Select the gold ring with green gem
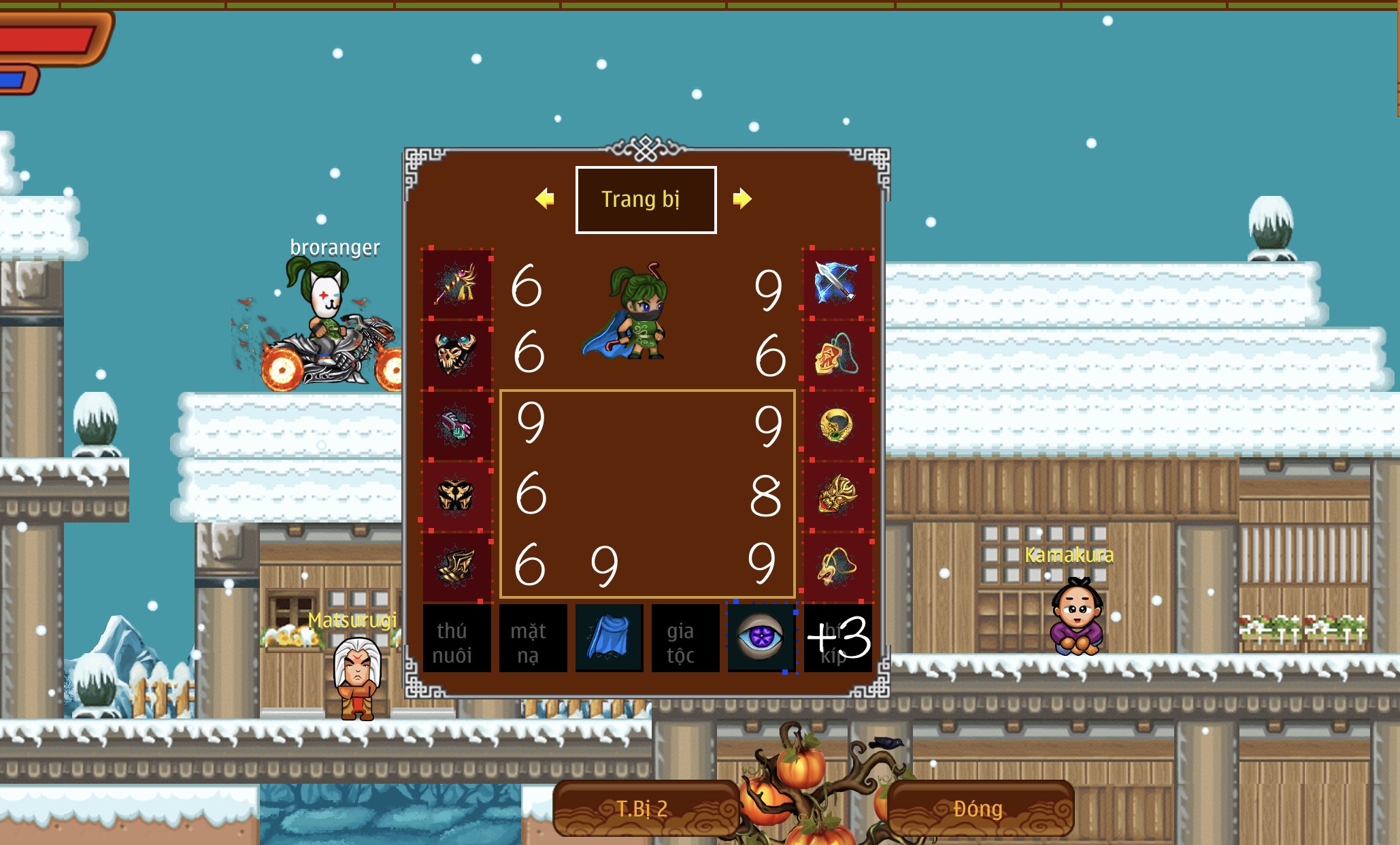Image resolution: width=1400 pixels, height=845 pixels. coord(837,425)
